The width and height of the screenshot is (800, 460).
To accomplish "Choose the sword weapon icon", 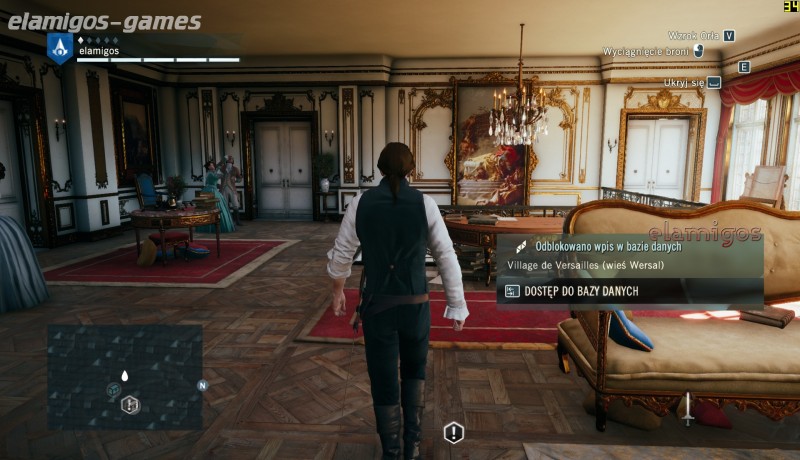I will tap(688, 408).
